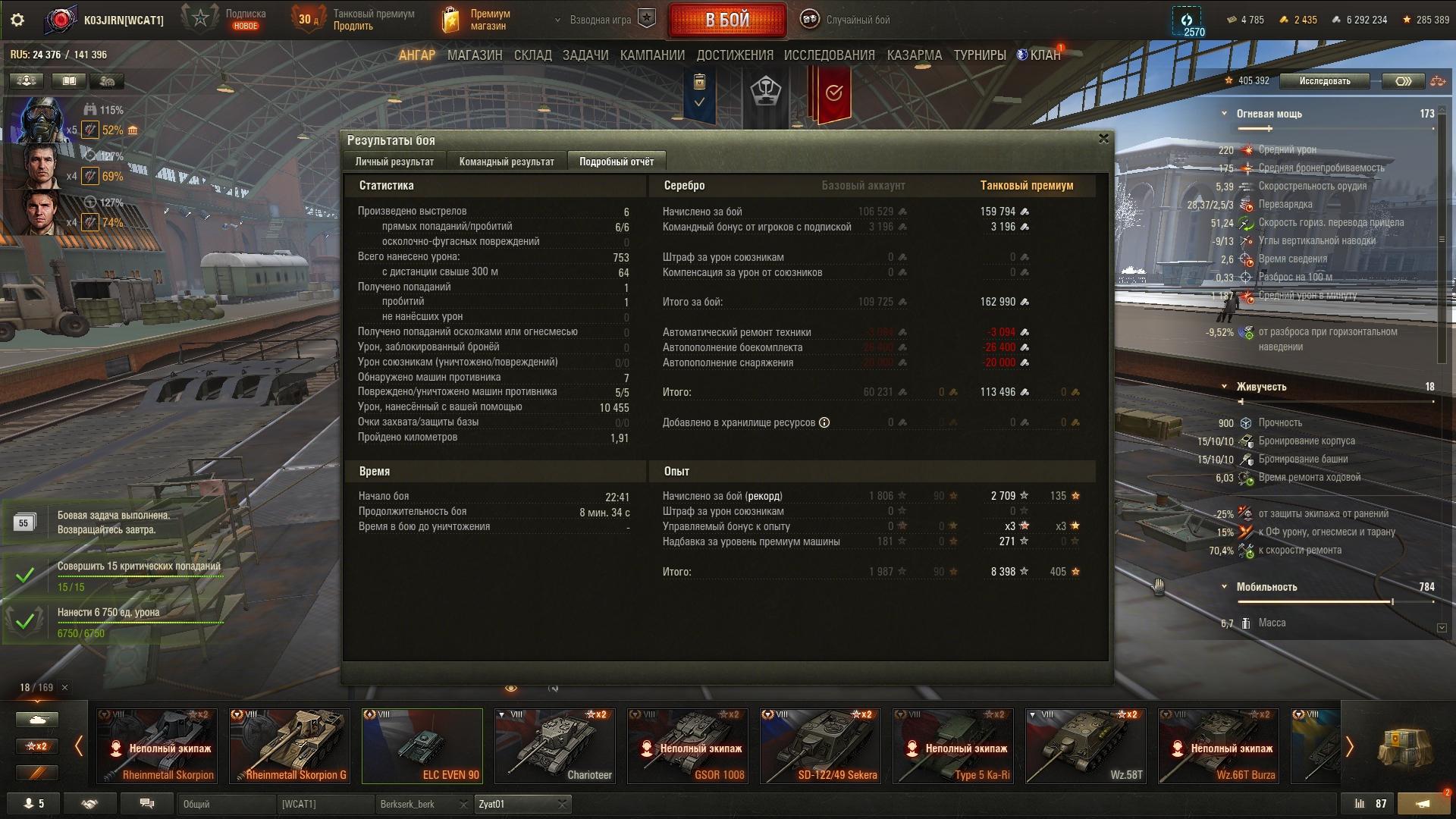Switch to Личный результат tab
Image resolution: width=1456 pixels, height=819 pixels.
point(394,162)
